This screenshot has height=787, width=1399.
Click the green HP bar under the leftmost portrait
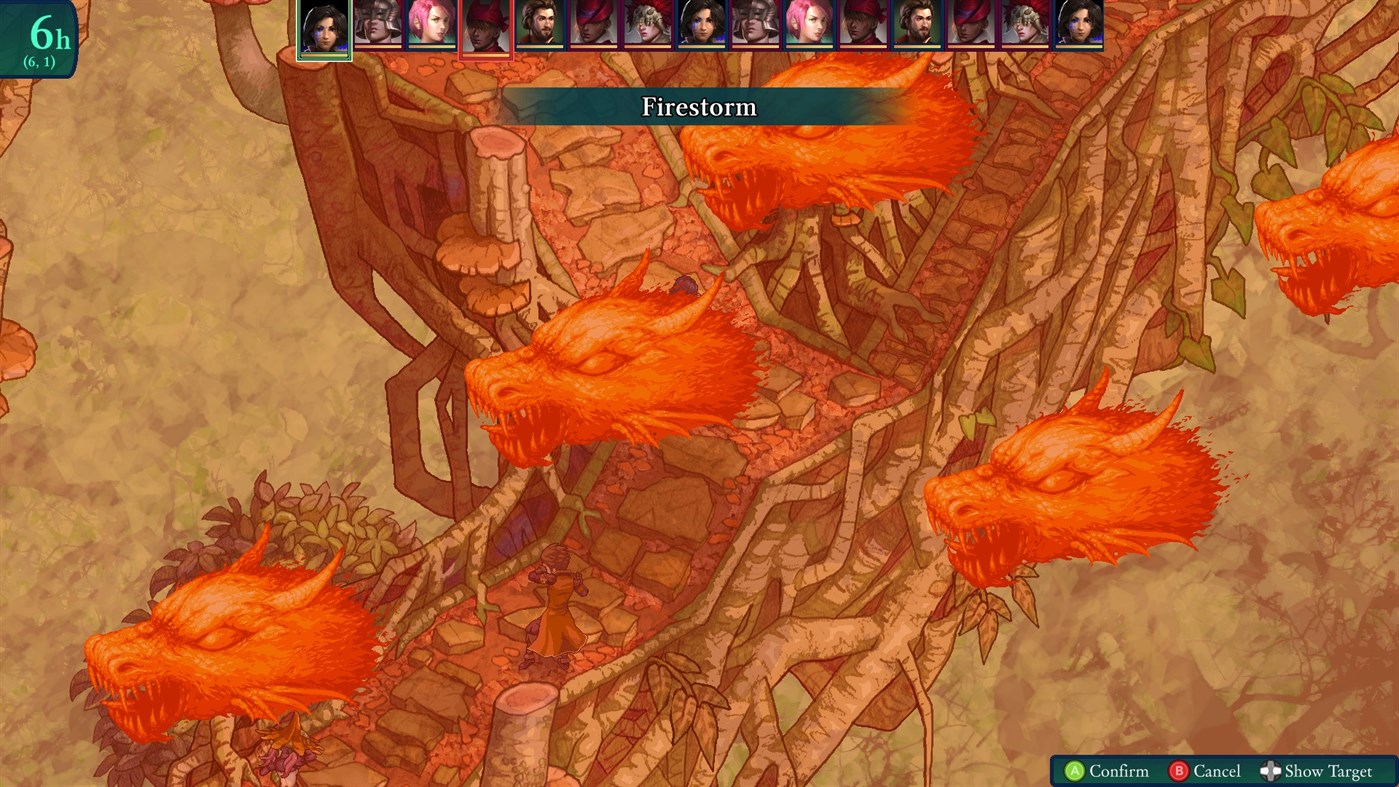click(x=322, y=55)
